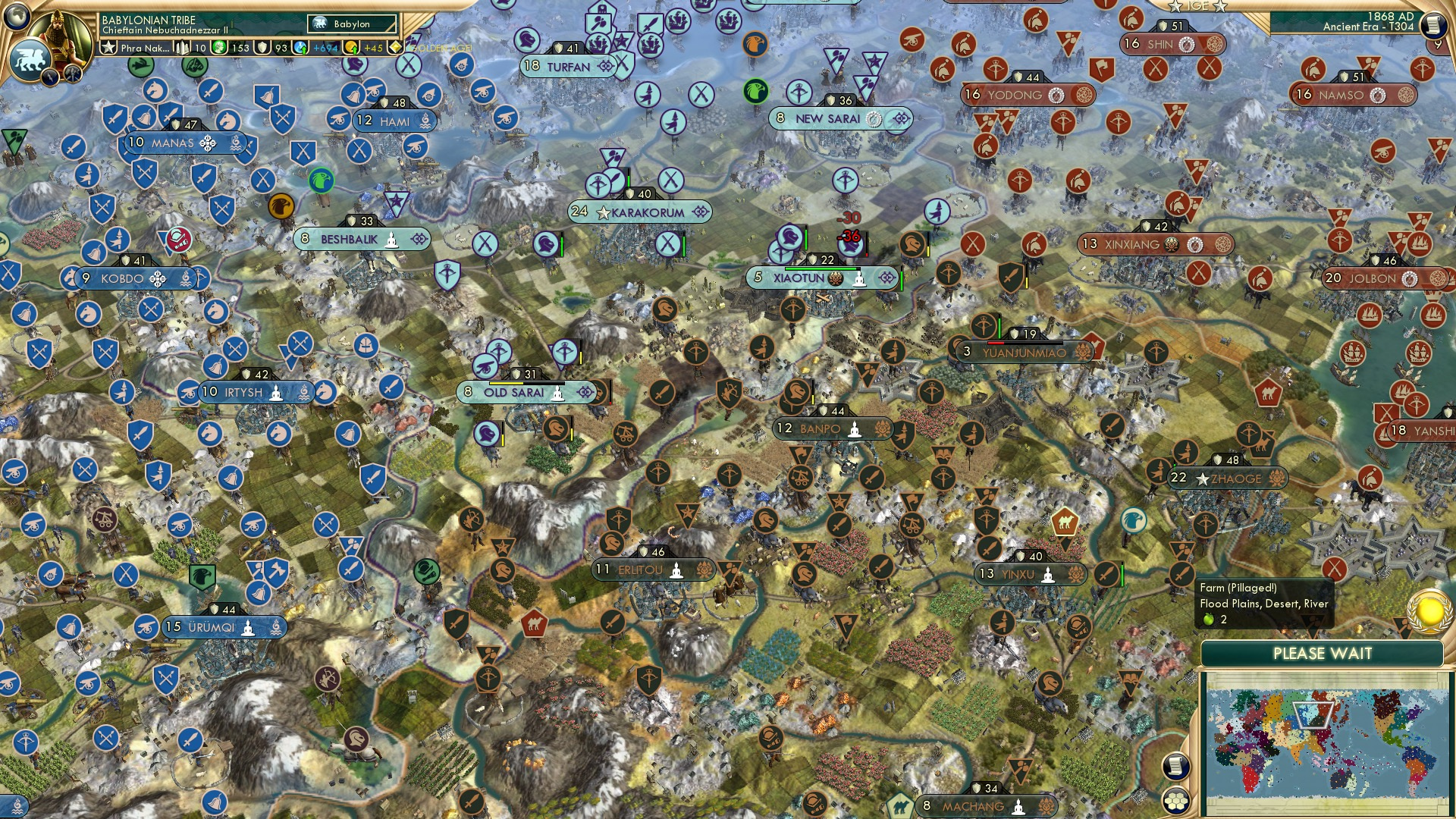Screen dimensions: 1456x819
Task: Click the Golden Age diamond icon in the status bar
Action: pyautogui.click(x=395, y=46)
